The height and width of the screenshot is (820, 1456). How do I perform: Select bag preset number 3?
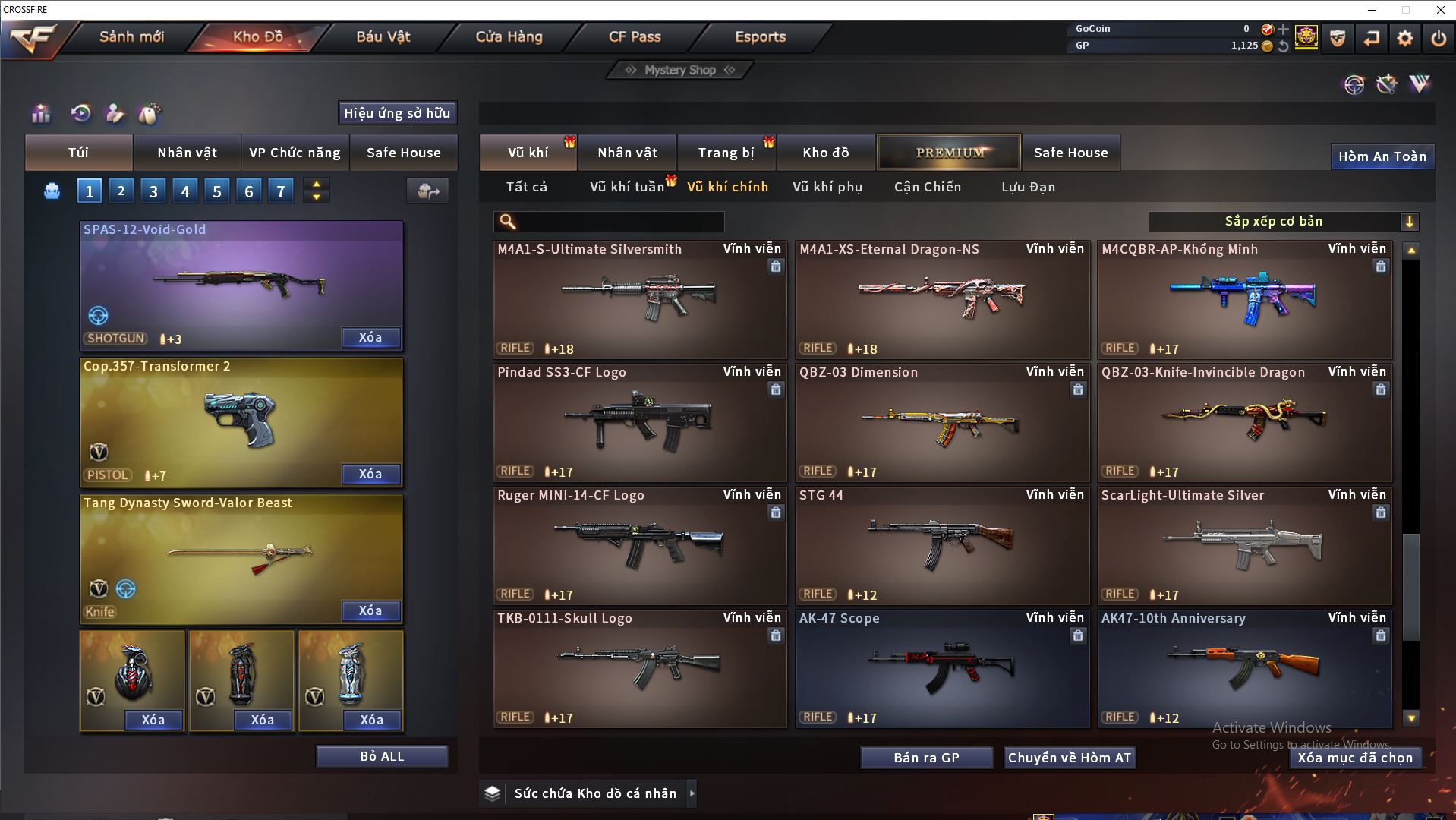(153, 191)
